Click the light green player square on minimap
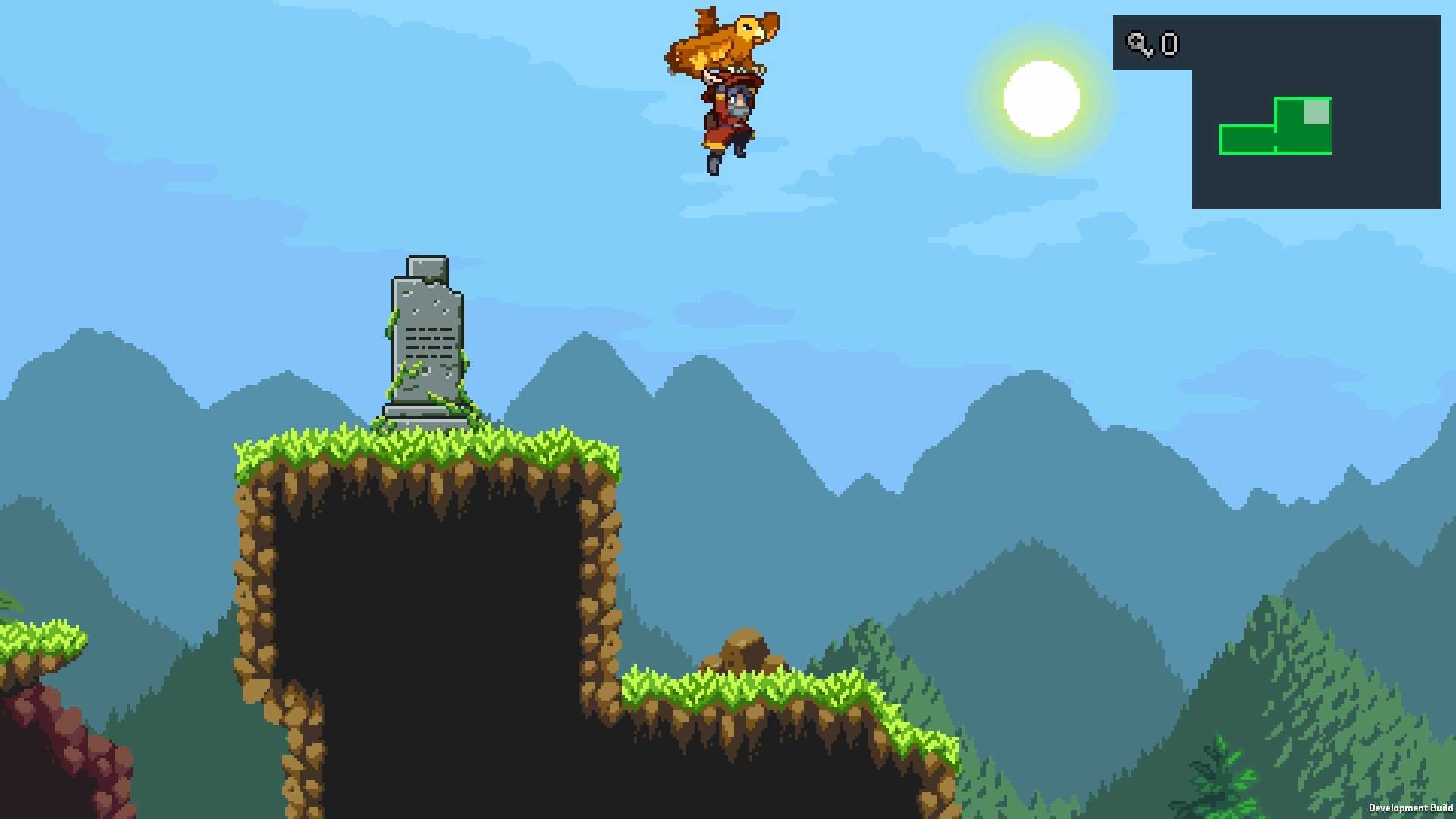1456x819 pixels. (x=1316, y=112)
